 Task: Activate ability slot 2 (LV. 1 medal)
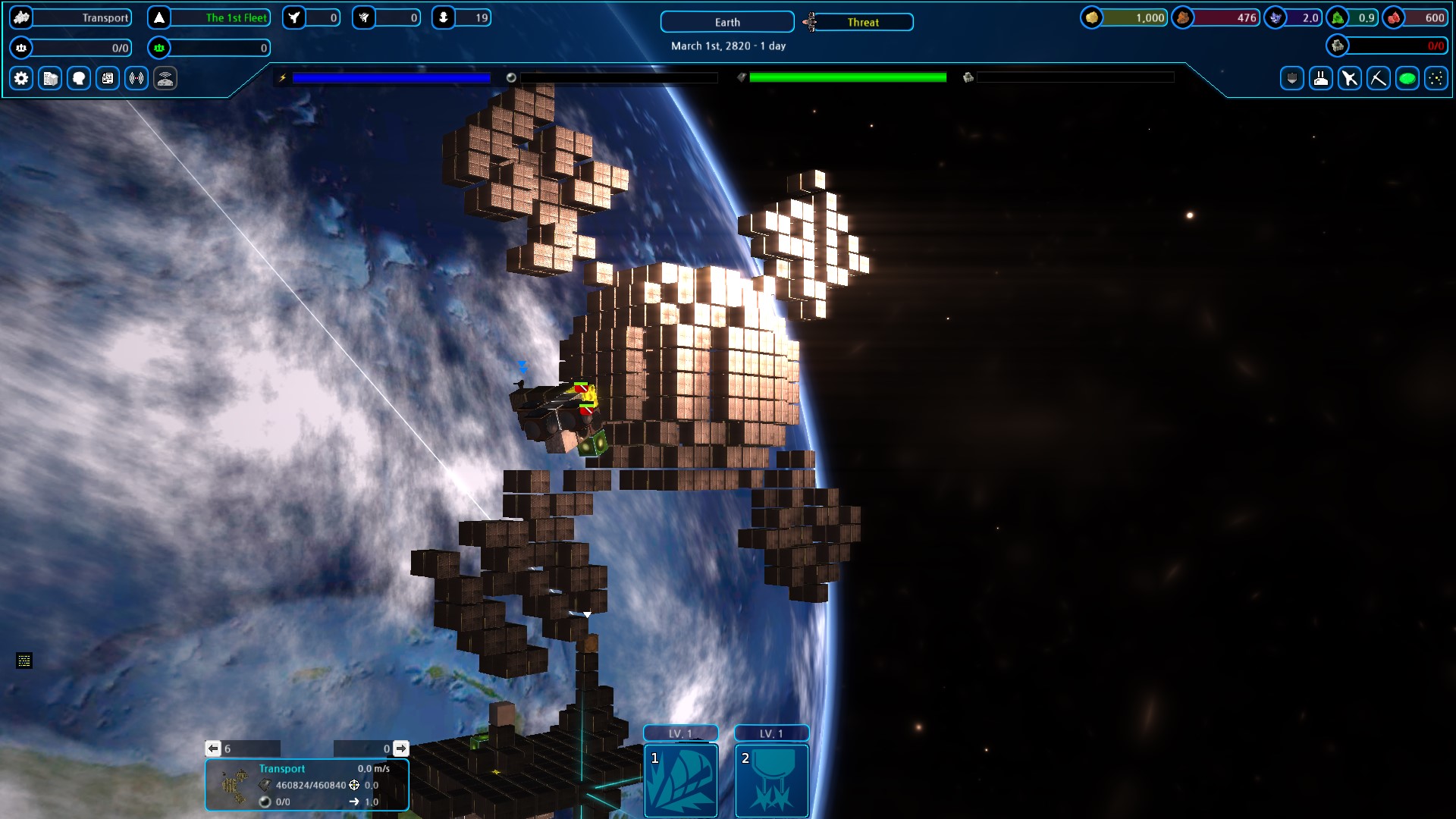pyautogui.click(x=771, y=781)
